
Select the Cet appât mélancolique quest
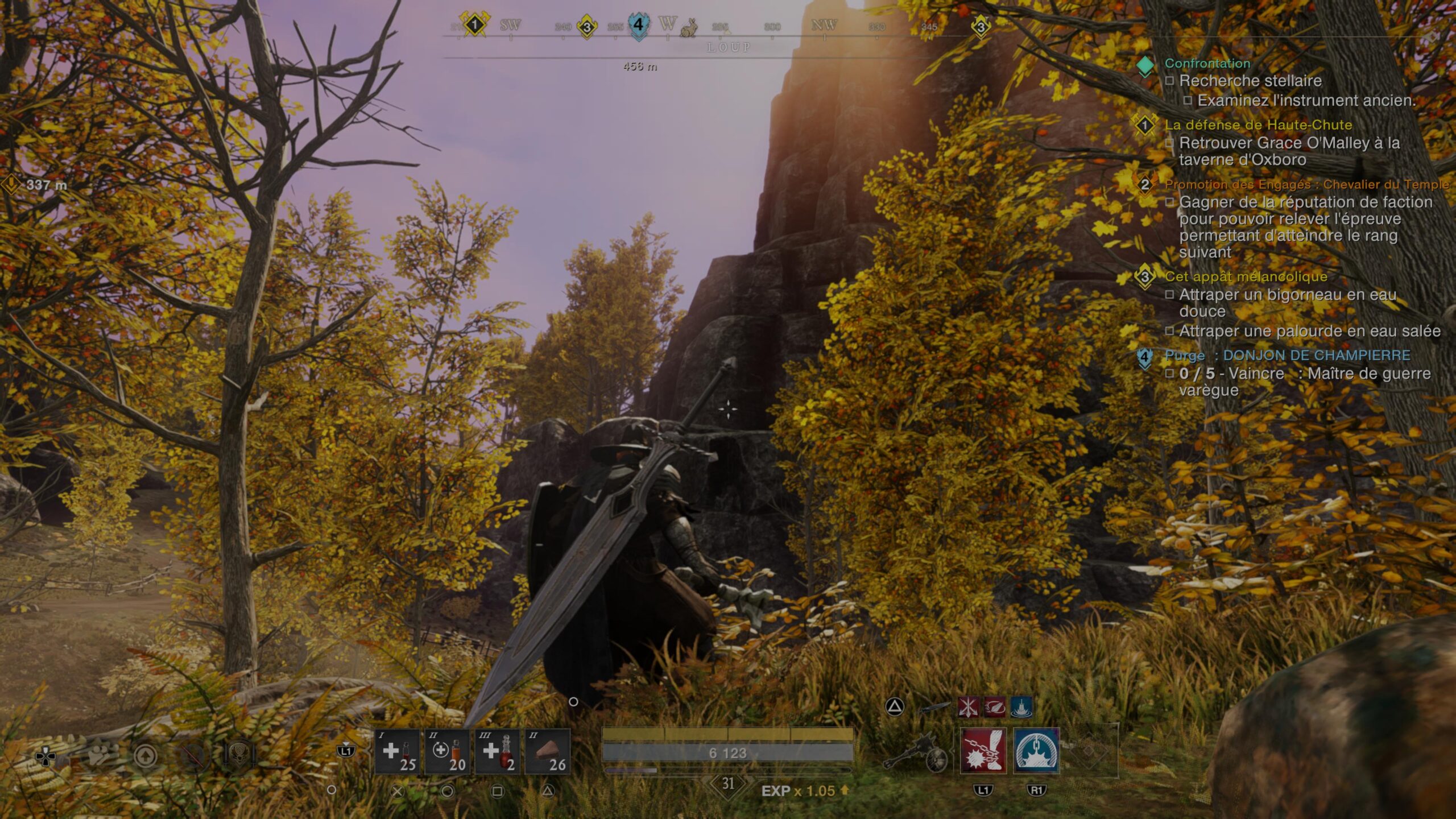tap(1246, 277)
